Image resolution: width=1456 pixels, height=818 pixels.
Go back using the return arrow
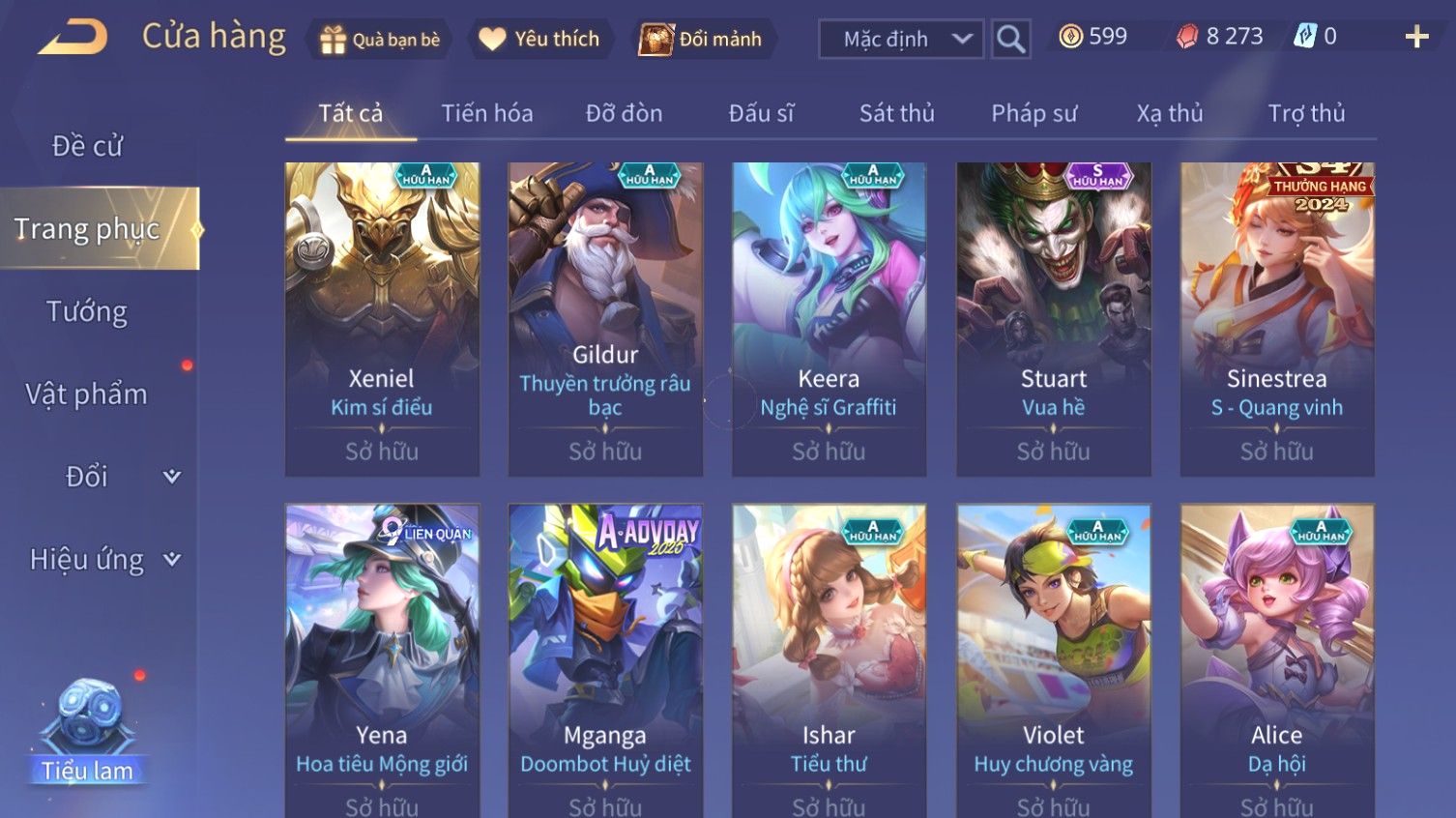73,38
